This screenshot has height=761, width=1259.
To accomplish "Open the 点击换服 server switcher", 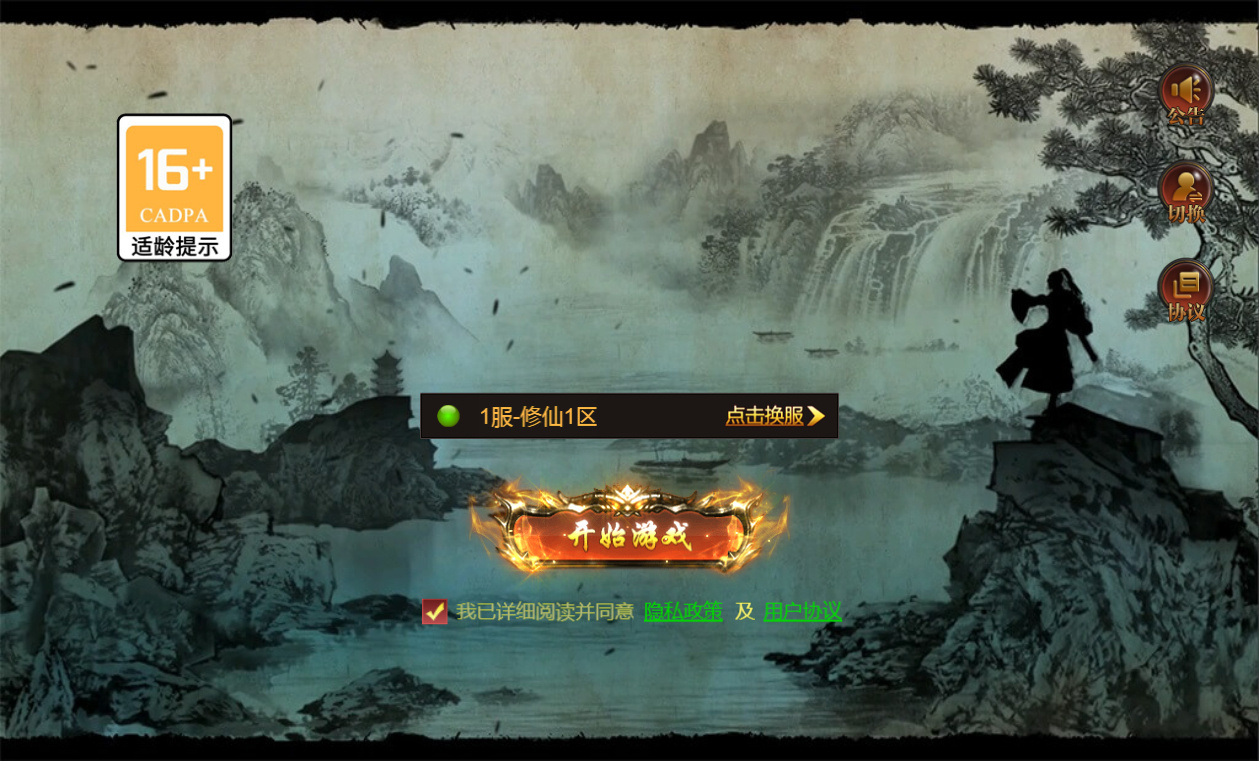I will pos(775,416).
